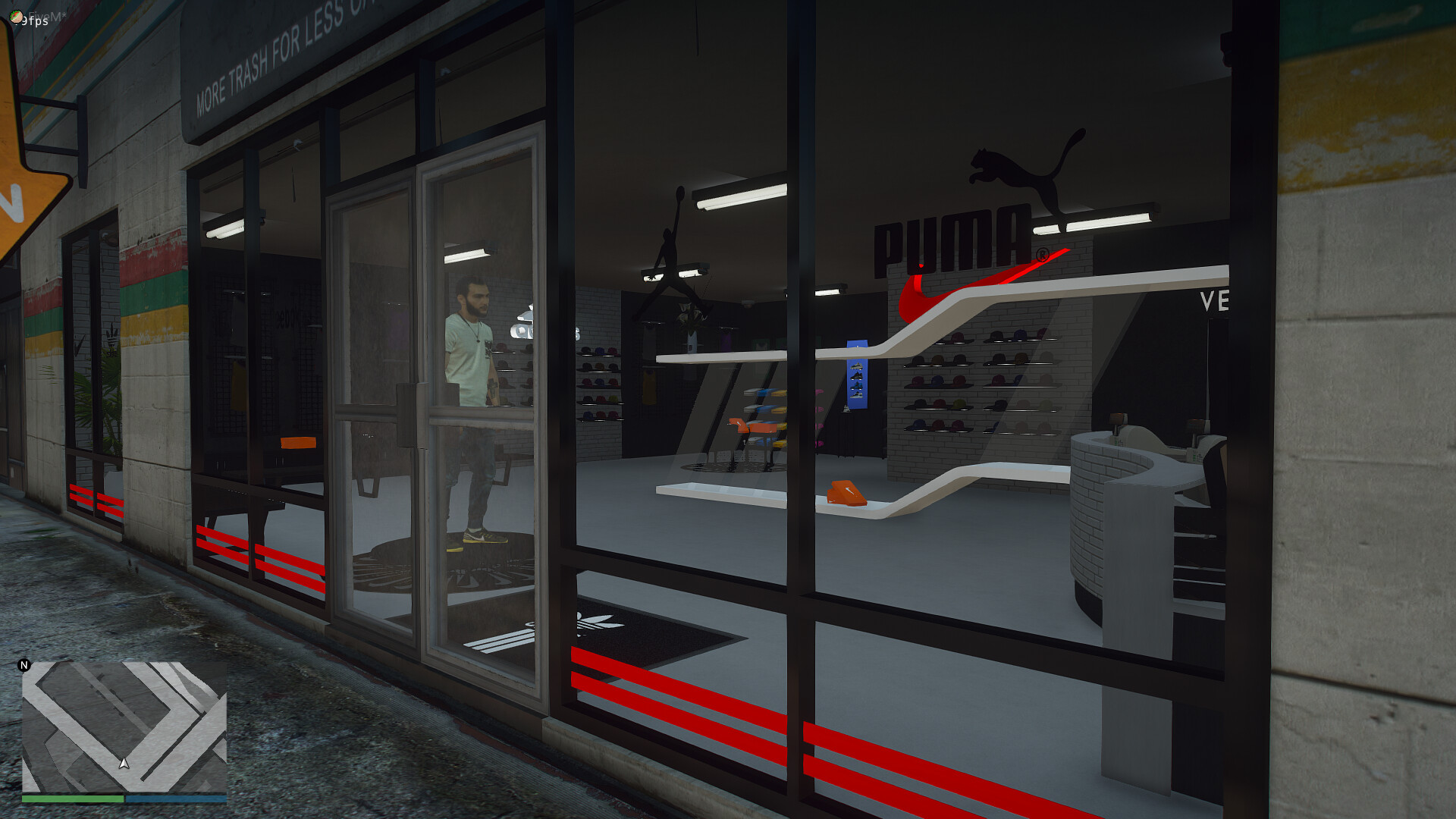Click the FiveM watermark in the top-left corner
The image size is (1456, 819).
click(45, 14)
